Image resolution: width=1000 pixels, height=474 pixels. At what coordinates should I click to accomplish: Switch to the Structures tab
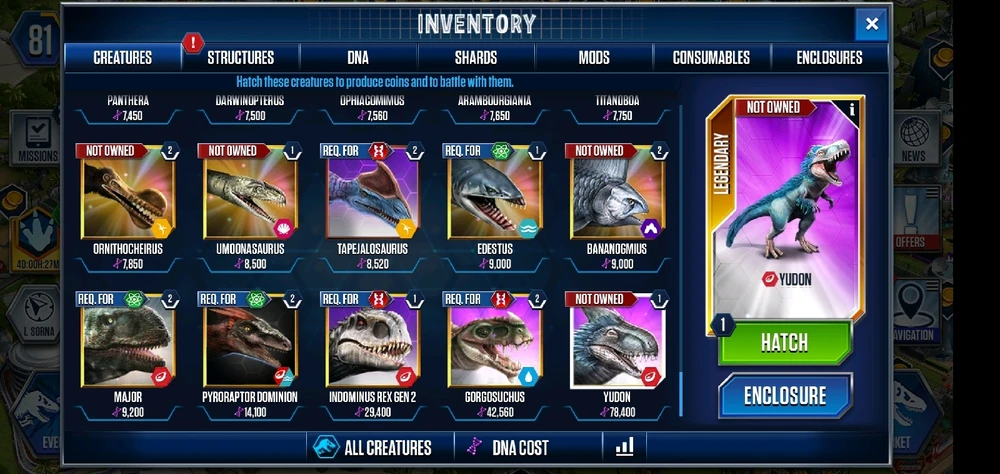[240, 57]
